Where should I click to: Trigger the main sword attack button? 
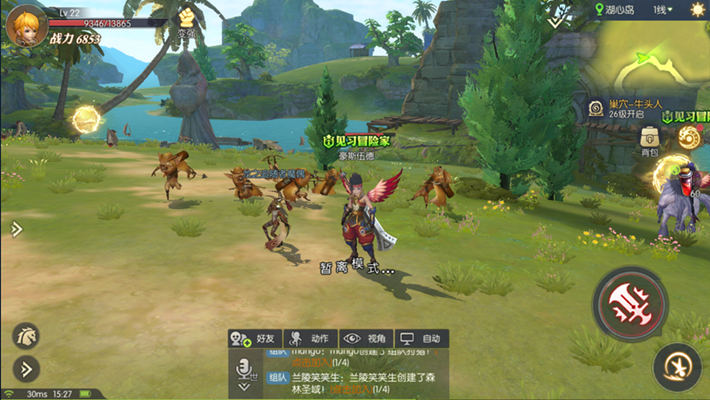[x=629, y=302]
